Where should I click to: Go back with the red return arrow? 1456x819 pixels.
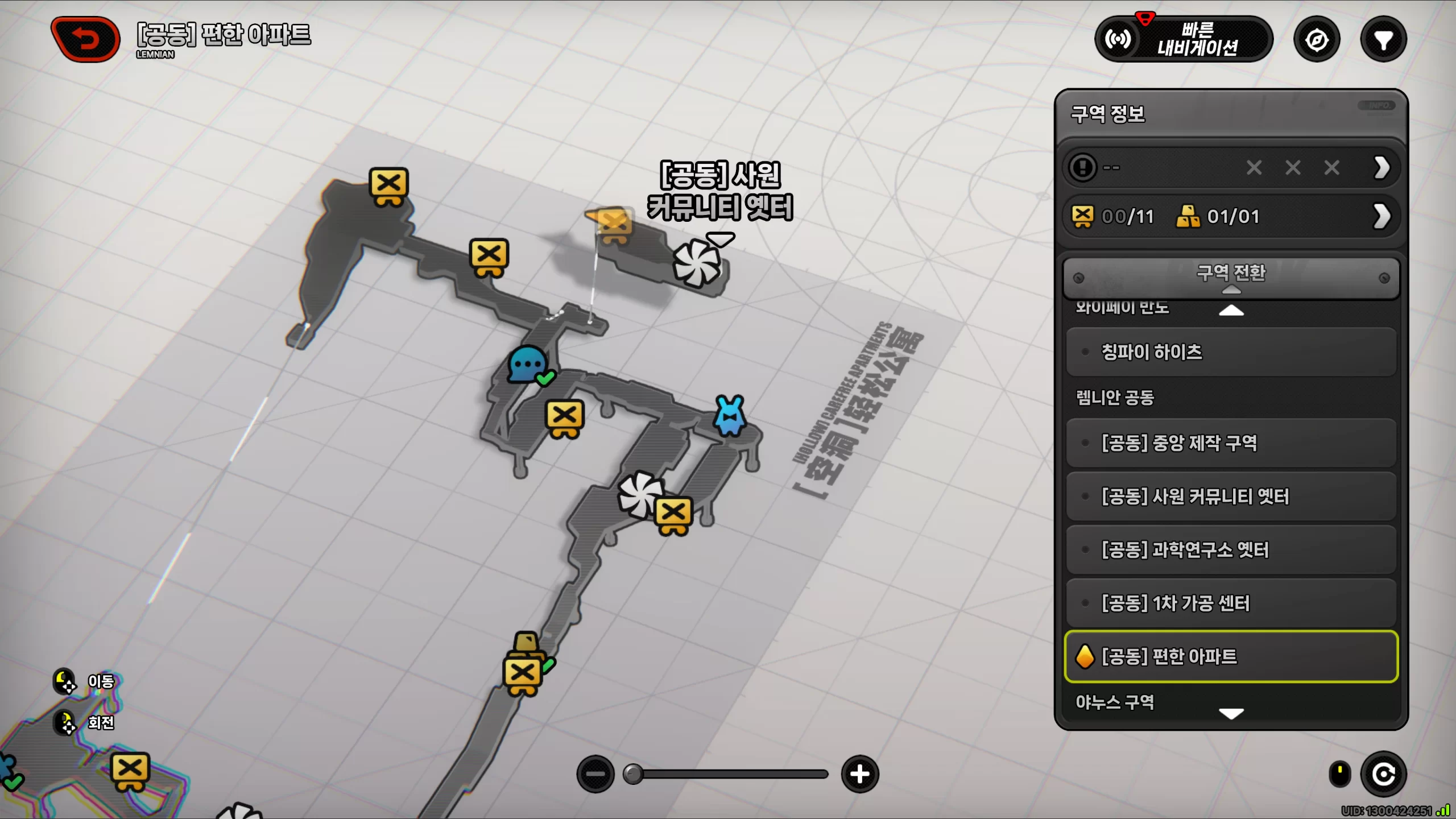(x=85, y=39)
